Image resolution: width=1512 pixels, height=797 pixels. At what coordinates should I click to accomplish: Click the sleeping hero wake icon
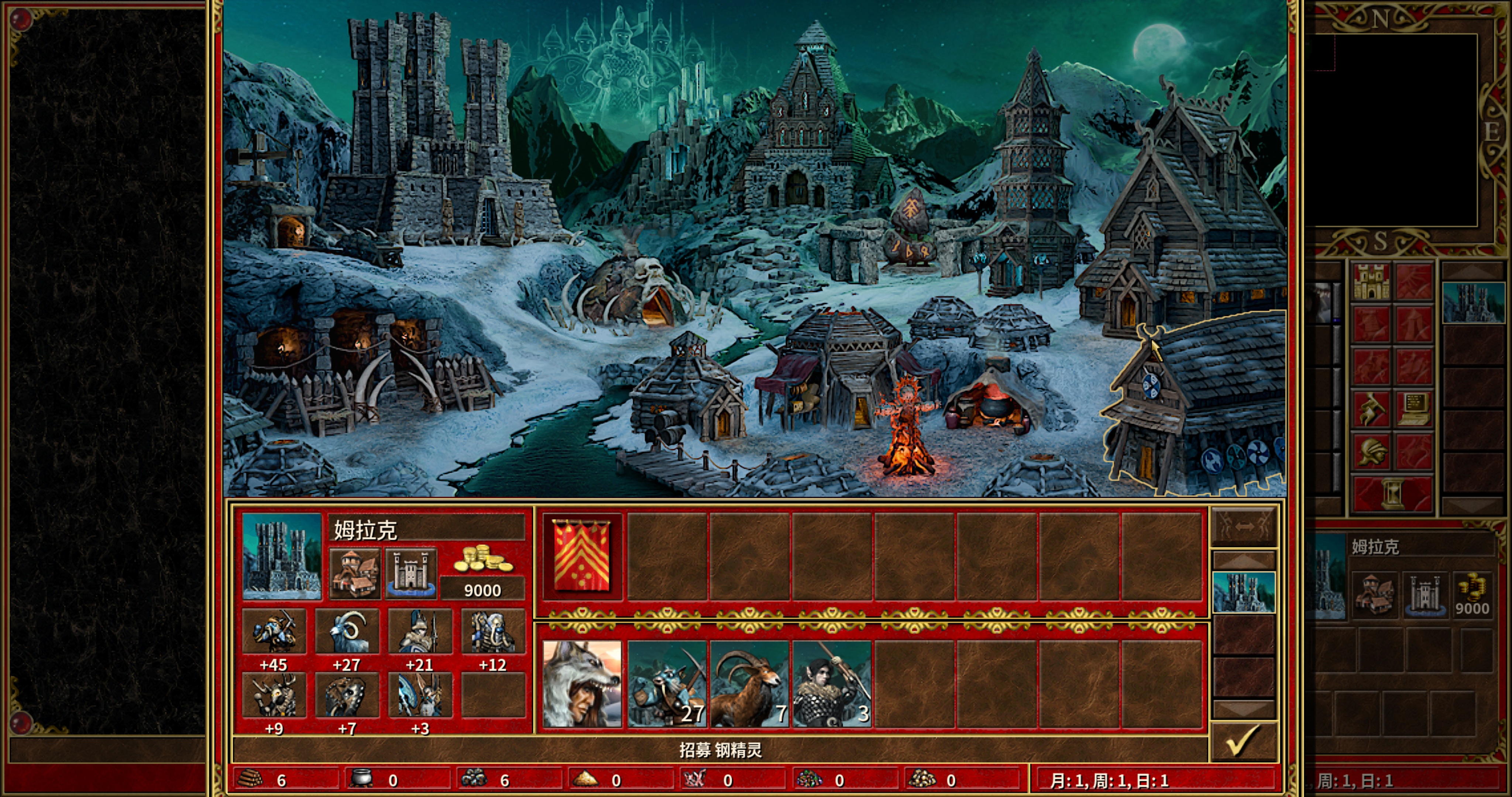click(x=1372, y=409)
